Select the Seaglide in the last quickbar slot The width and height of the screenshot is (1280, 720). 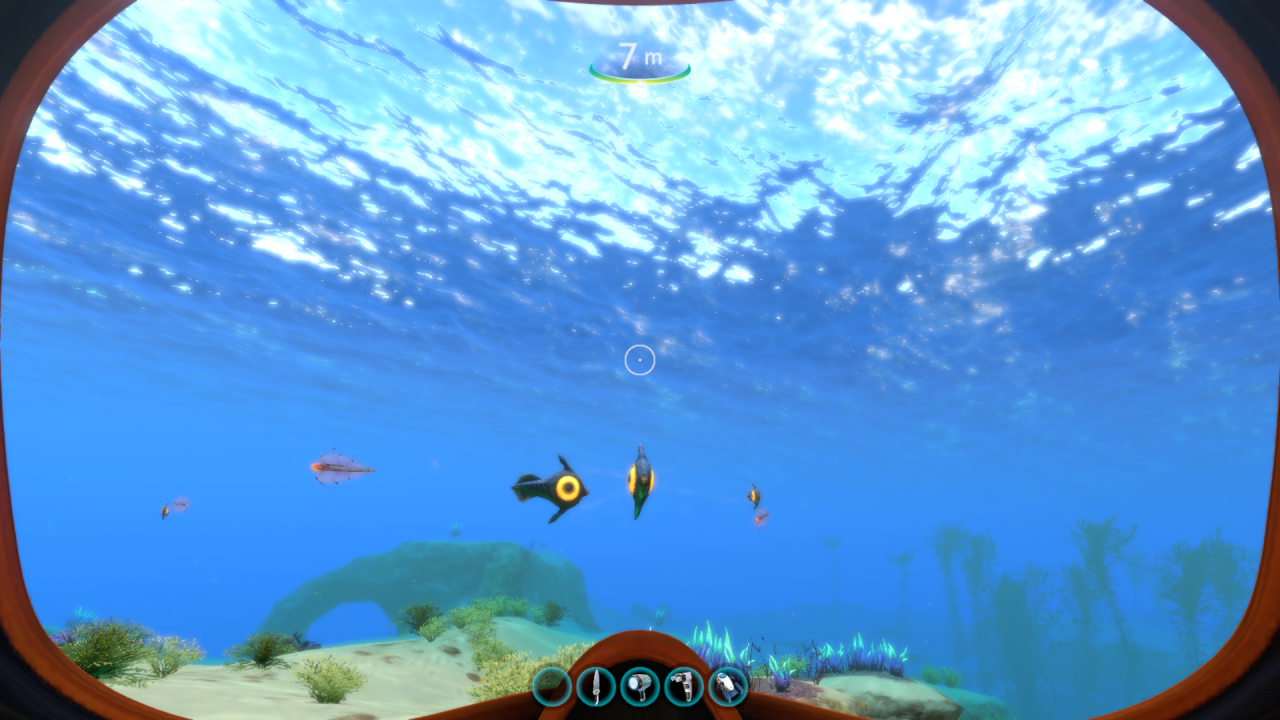tap(728, 687)
